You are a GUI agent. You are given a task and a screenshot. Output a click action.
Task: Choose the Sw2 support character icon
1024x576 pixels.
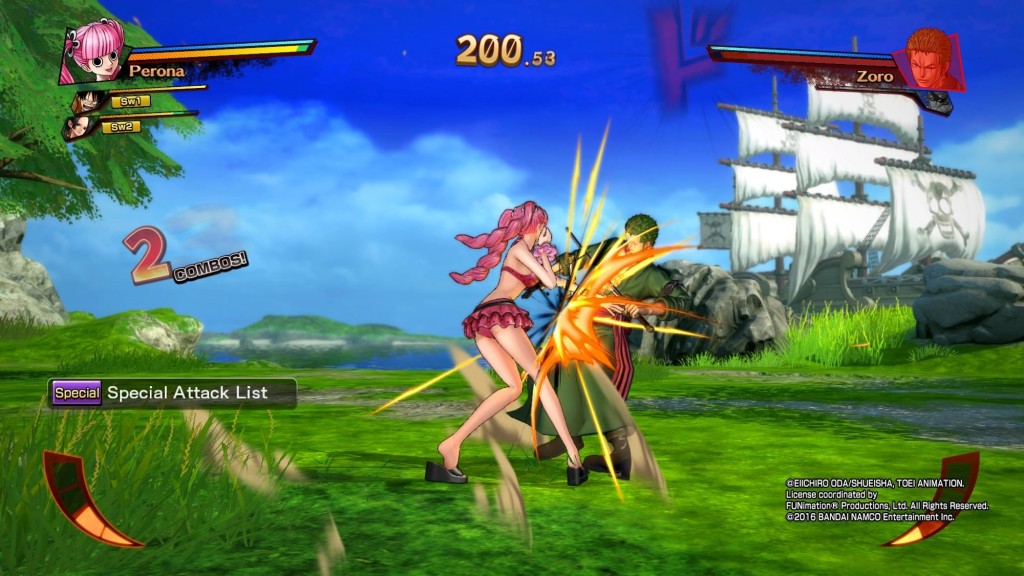(x=79, y=127)
